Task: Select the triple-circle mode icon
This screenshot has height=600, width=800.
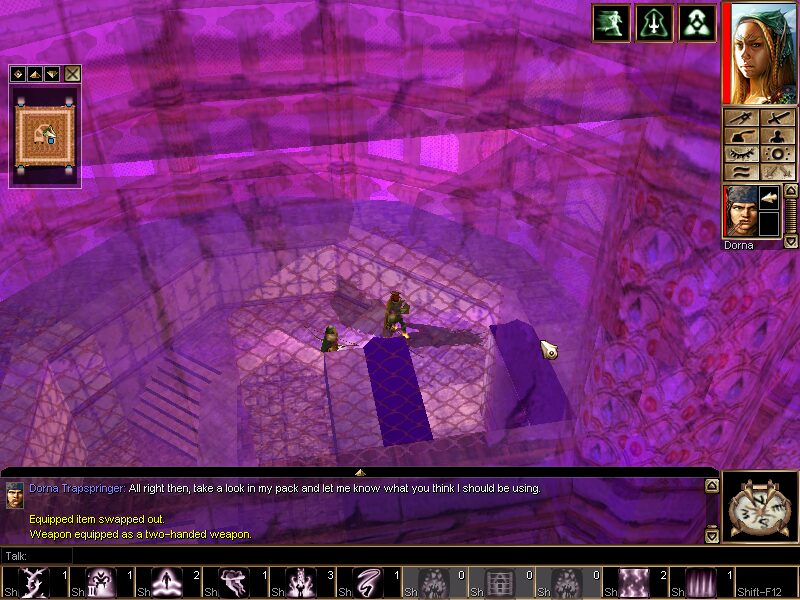Action: pyautogui.click(x=697, y=23)
